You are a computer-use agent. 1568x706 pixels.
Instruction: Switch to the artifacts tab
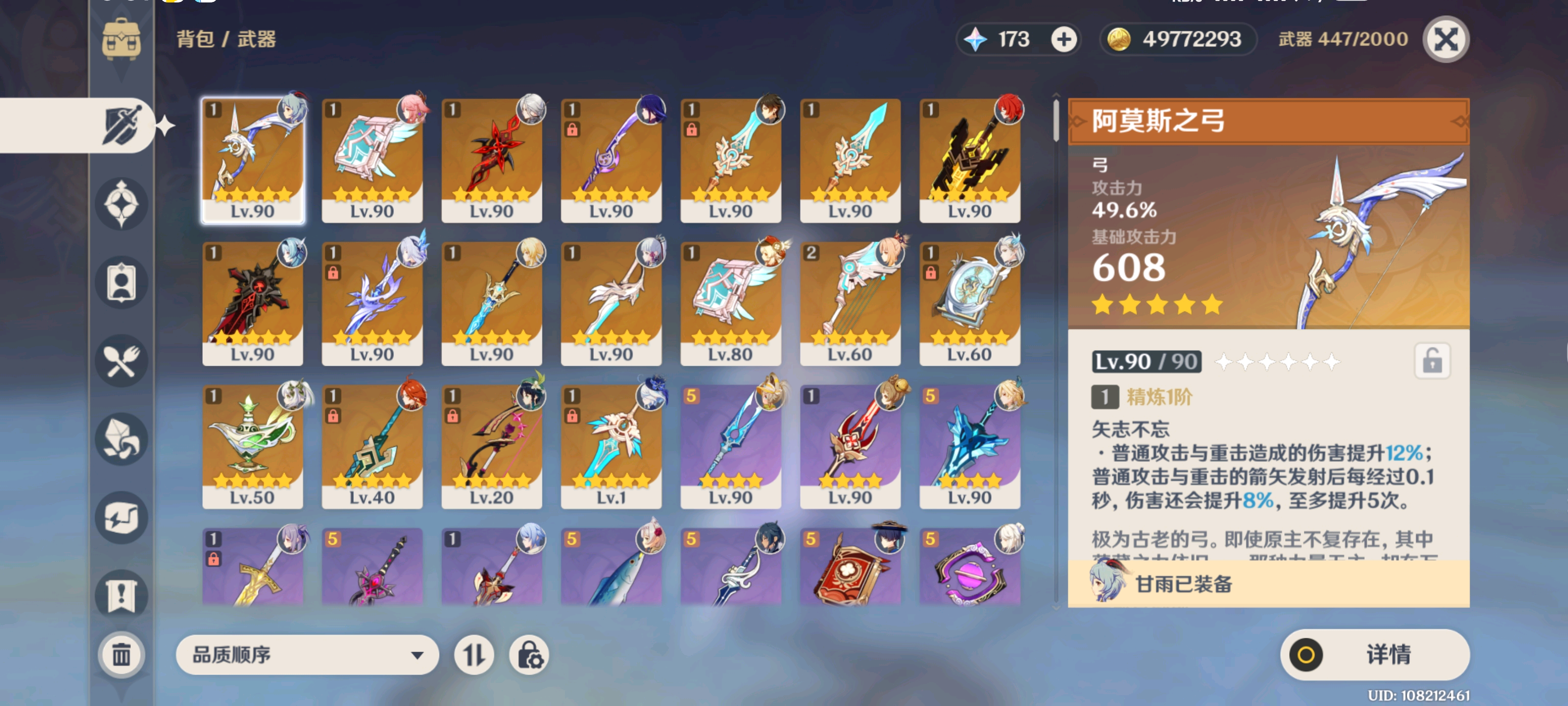[121, 204]
